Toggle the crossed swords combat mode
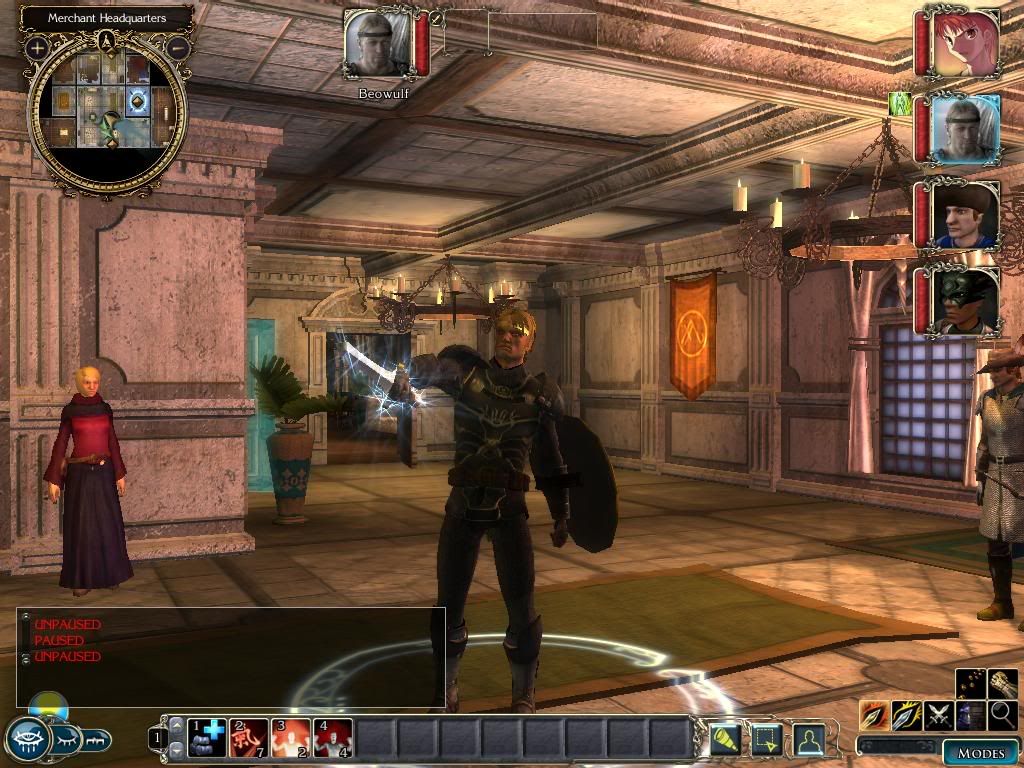 pos(939,715)
